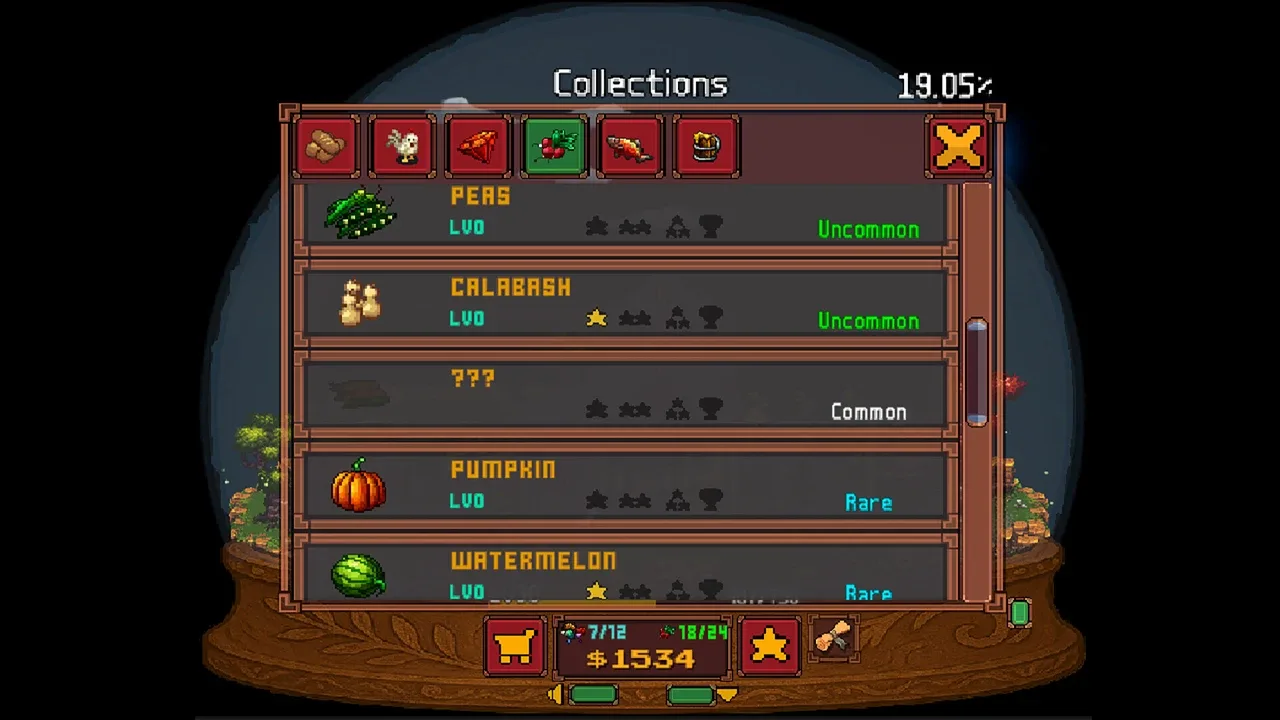Switch to the fish collection tab
Screen dimensions: 1280x720
pos(630,147)
